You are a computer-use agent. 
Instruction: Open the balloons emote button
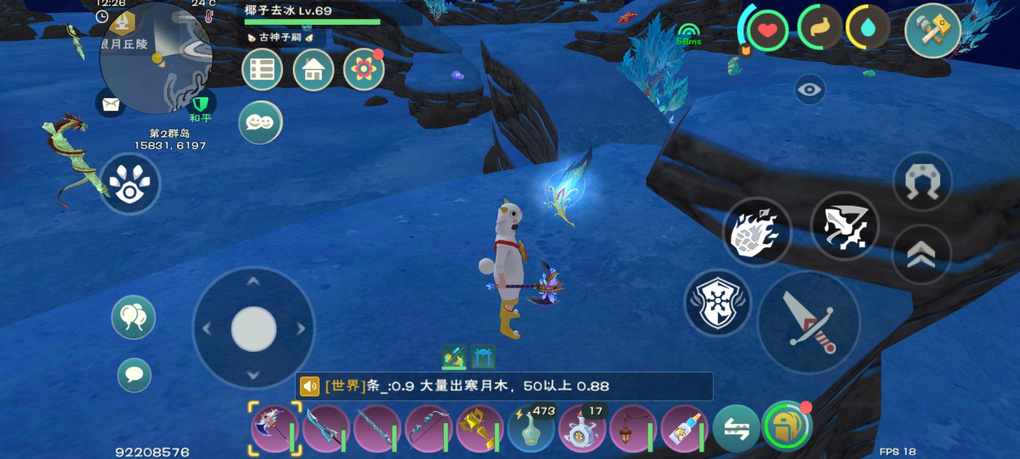click(x=133, y=317)
